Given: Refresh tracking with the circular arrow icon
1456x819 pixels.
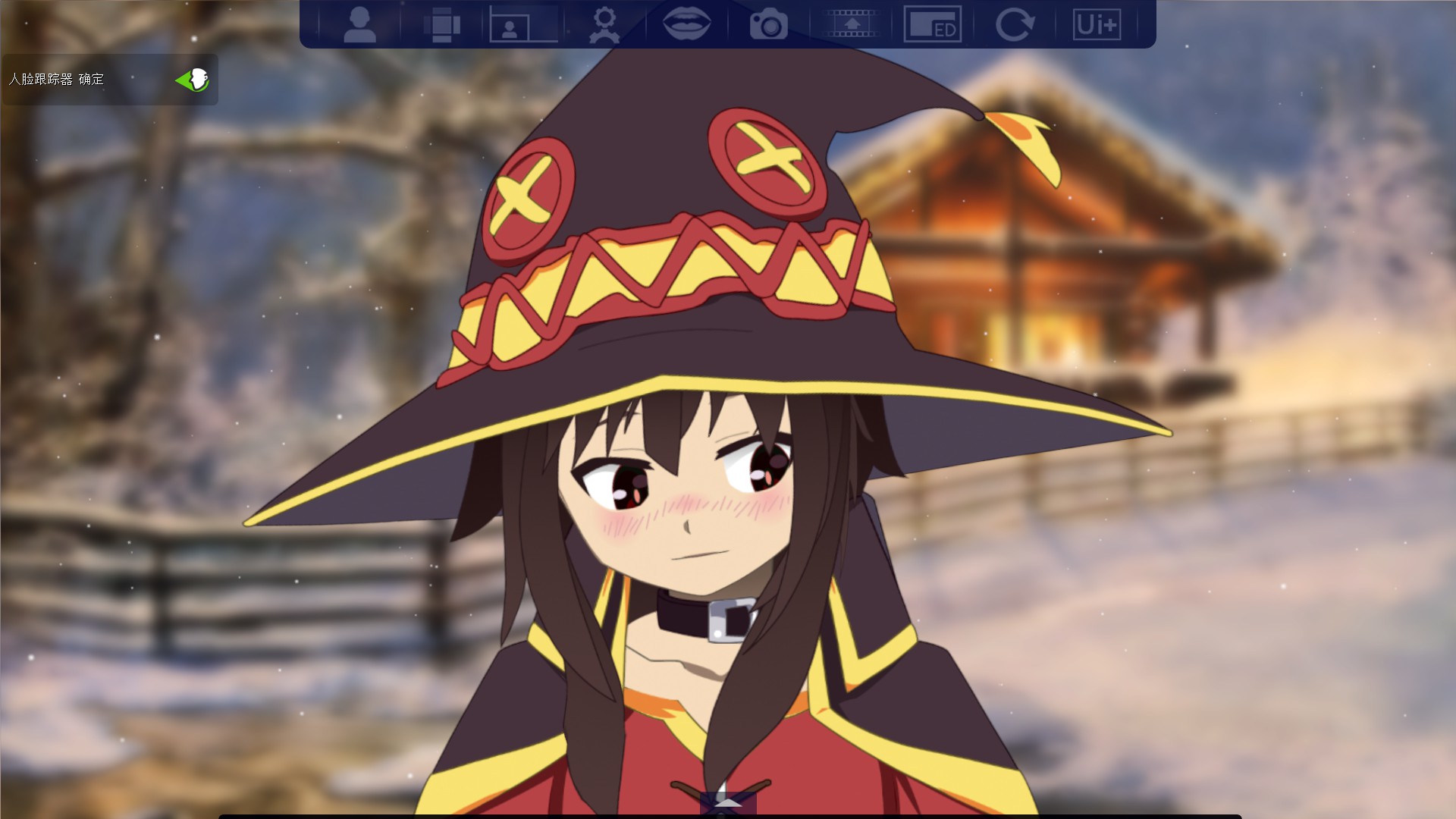Looking at the screenshot, I should point(1016,24).
